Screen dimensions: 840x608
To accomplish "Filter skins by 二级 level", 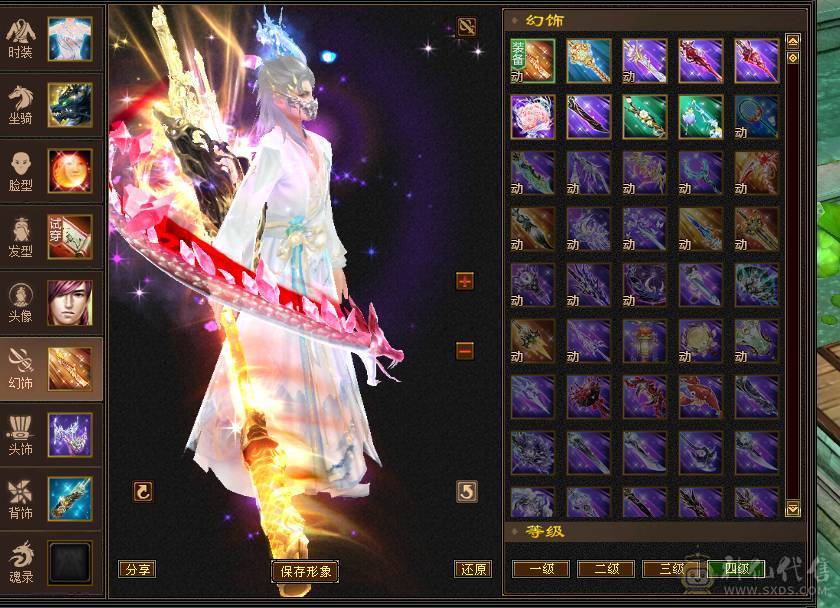I will click(606, 569).
